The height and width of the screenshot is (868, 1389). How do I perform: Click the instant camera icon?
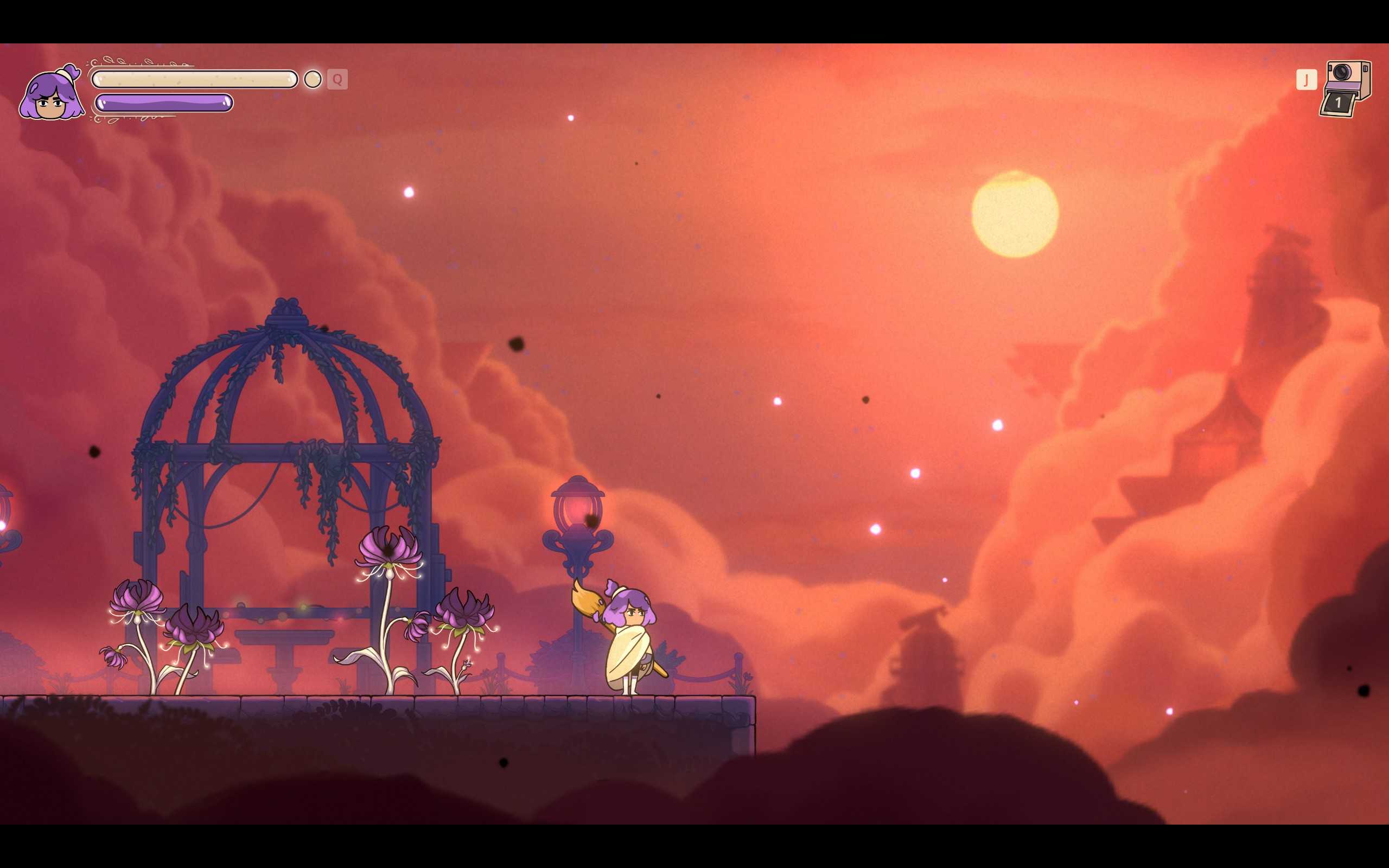coord(1346,88)
